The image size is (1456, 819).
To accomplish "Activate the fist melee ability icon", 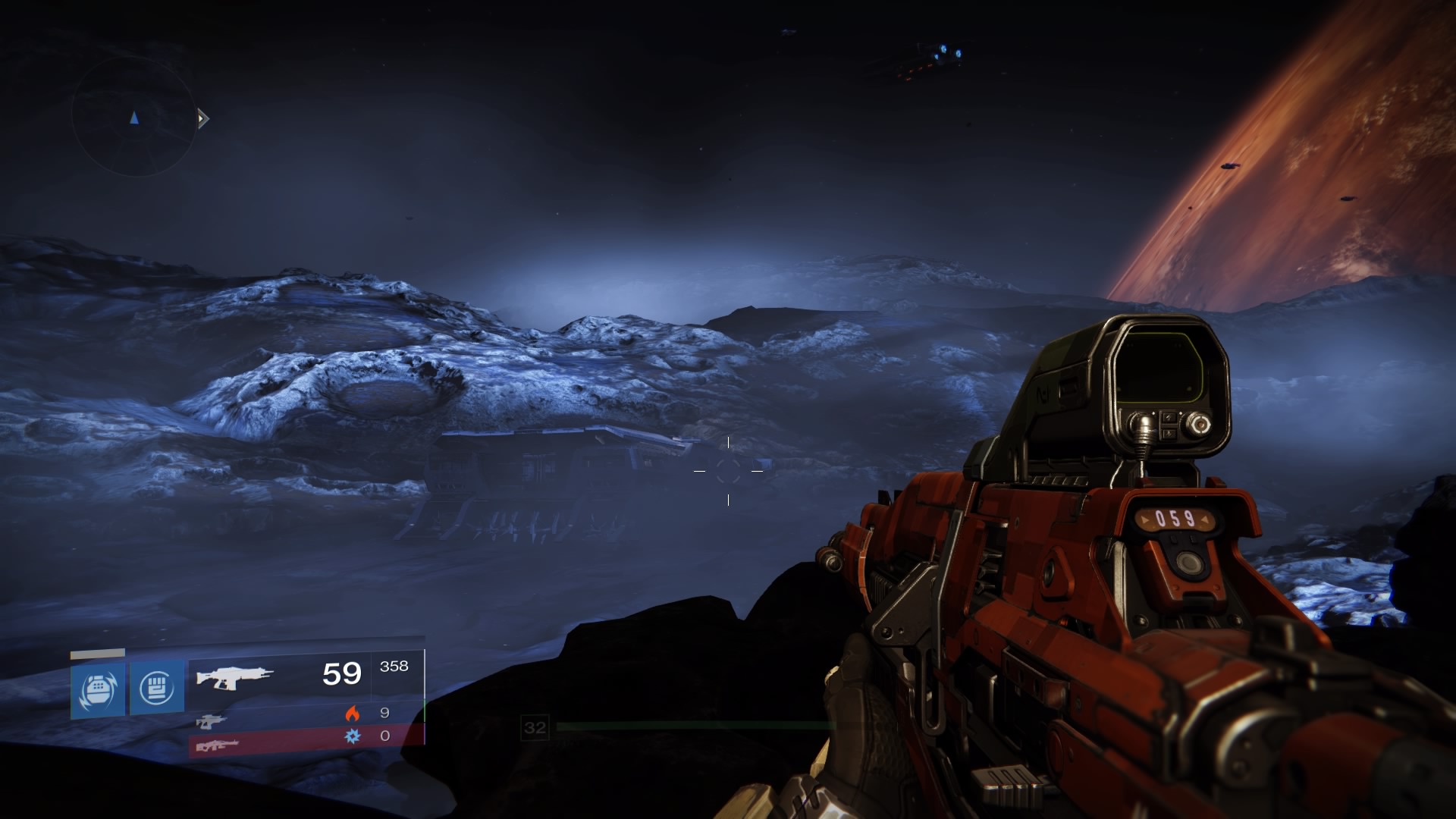I will point(157,688).
